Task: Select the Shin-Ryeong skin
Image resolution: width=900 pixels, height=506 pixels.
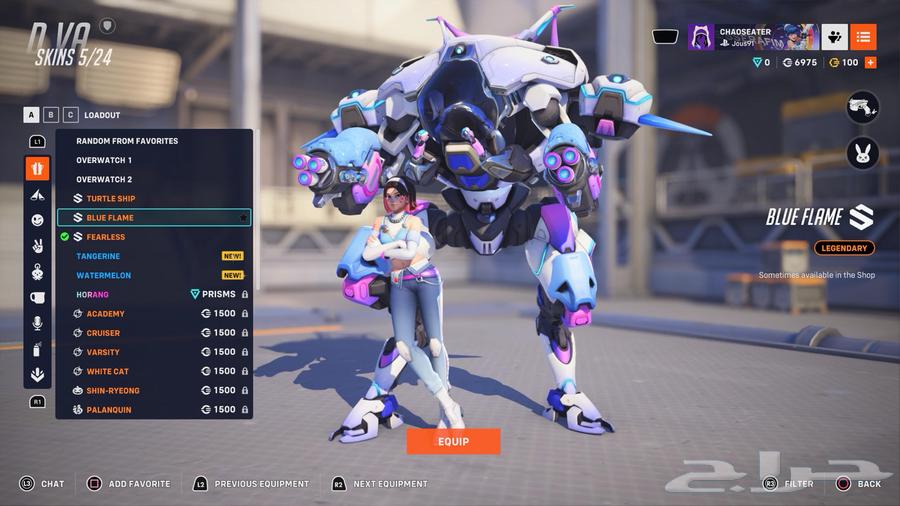Action: [x=113, y=390]
